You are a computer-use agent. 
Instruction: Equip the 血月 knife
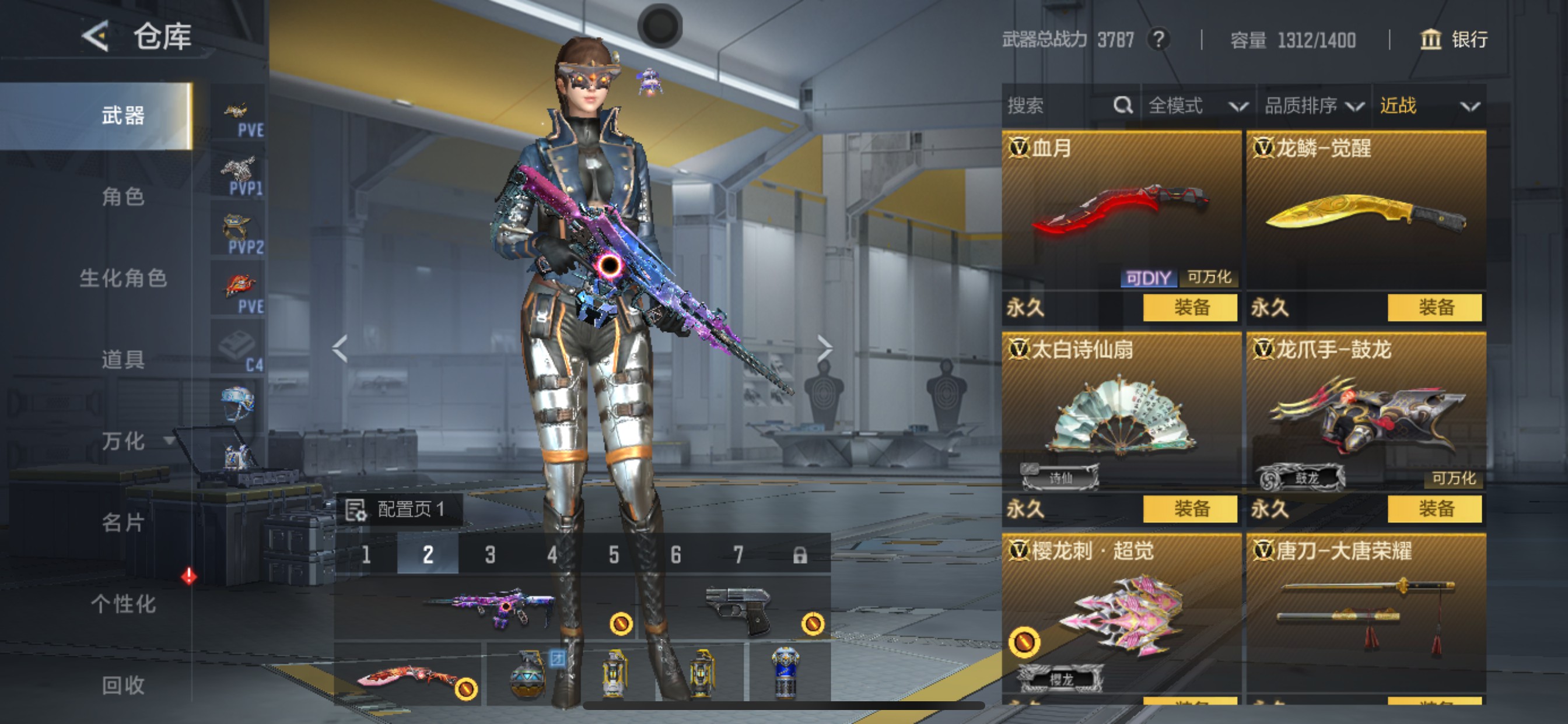coord(1190,307)
